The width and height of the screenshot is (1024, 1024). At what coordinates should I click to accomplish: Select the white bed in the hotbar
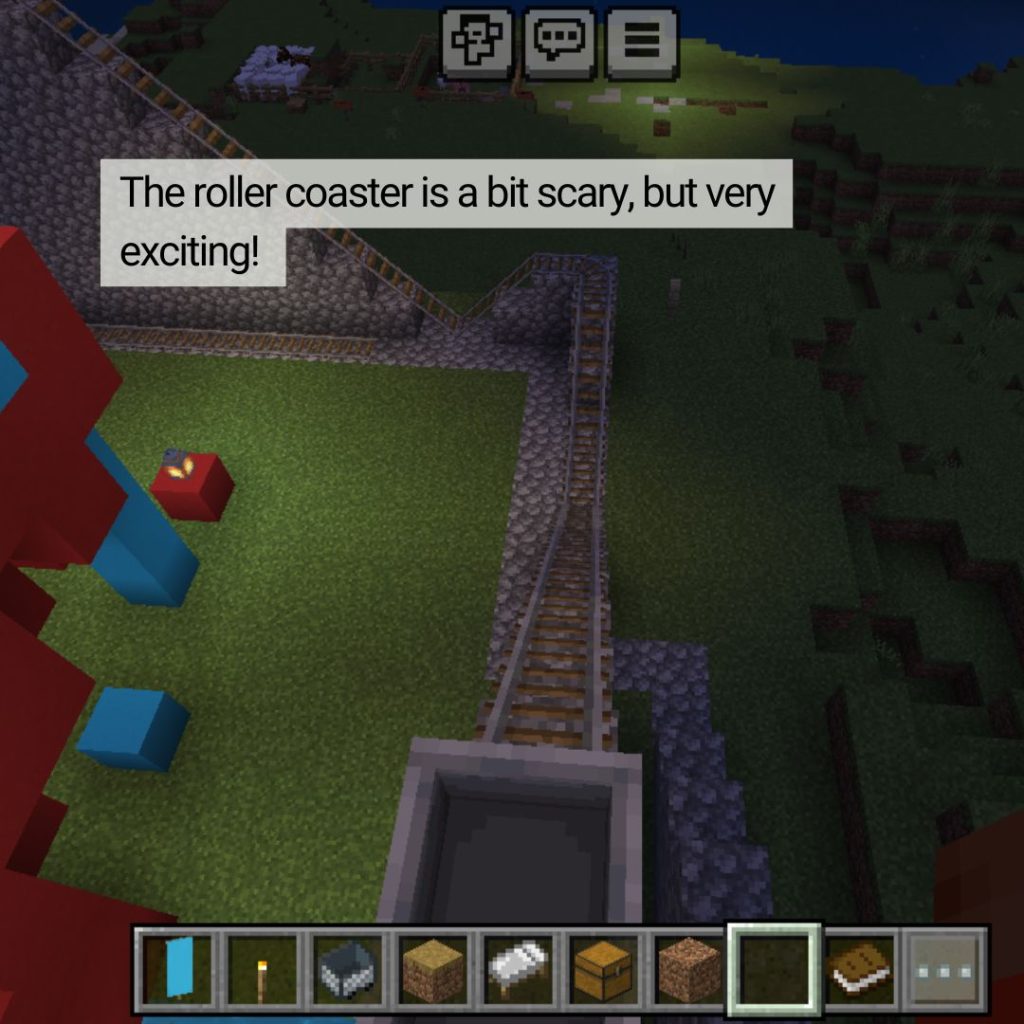(x=519, y=968)
